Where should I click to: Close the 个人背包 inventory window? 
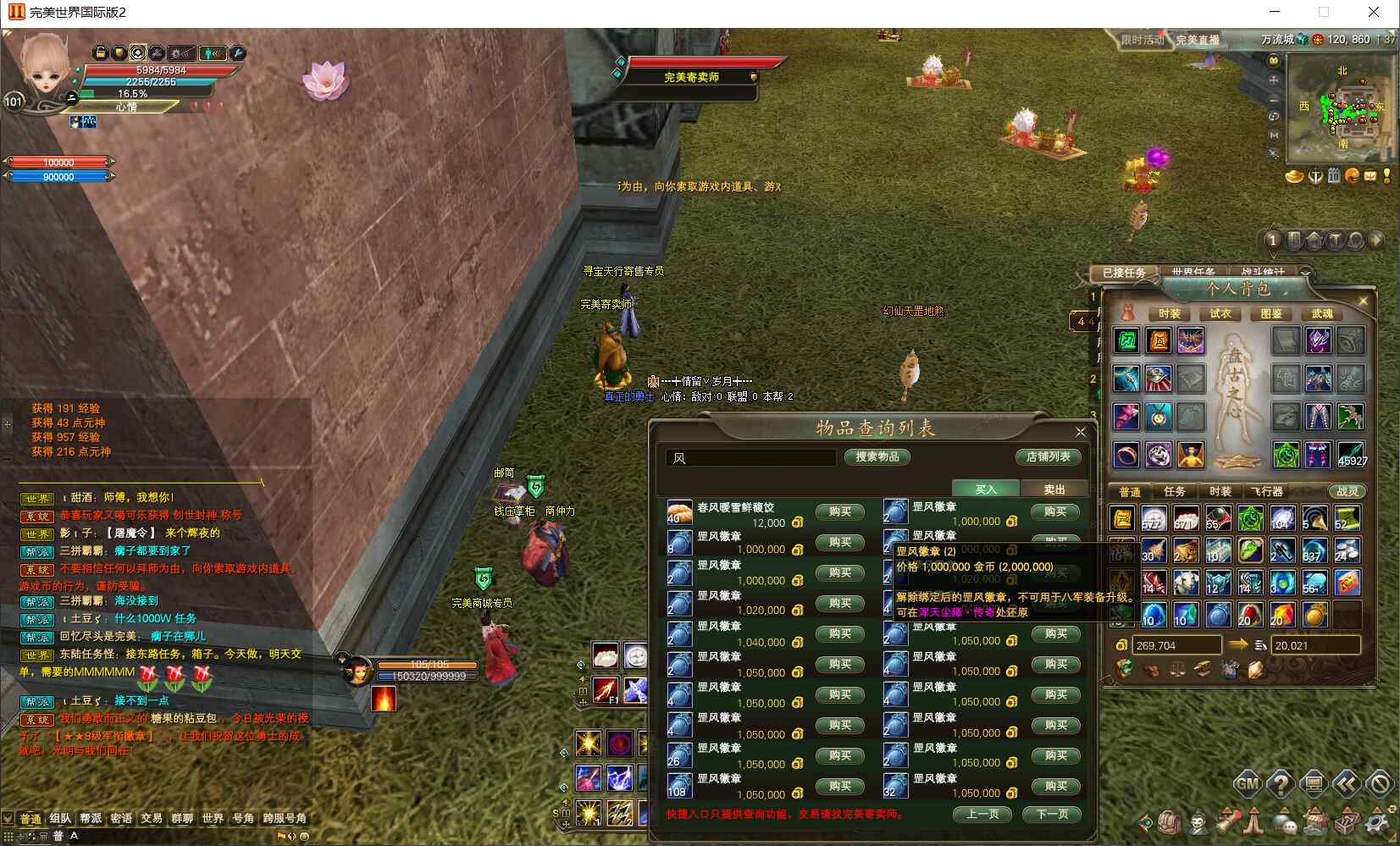click(1363, 301)
